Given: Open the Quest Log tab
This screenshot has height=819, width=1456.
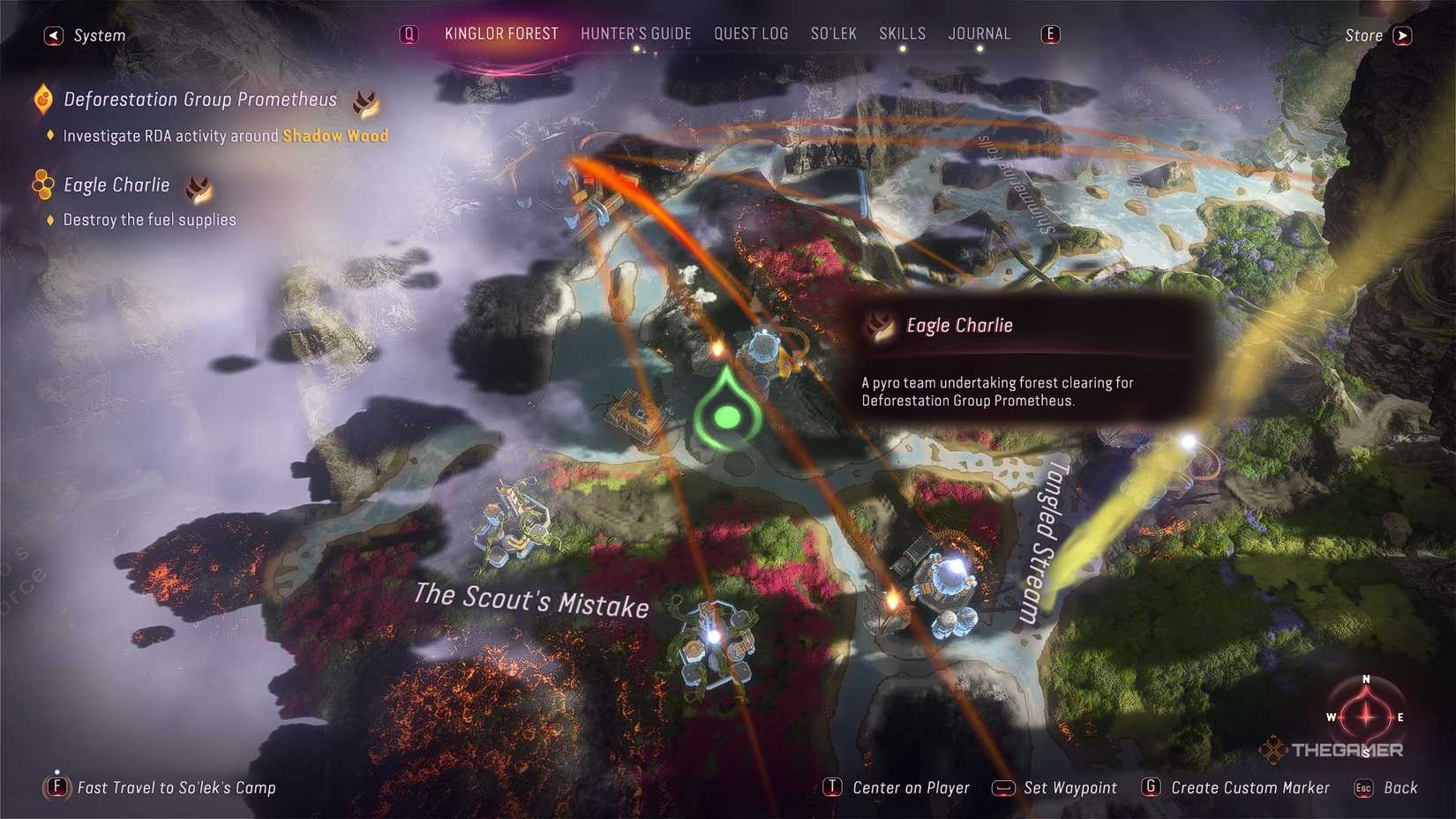Looking at the screenshot, I should click(751, 34).
